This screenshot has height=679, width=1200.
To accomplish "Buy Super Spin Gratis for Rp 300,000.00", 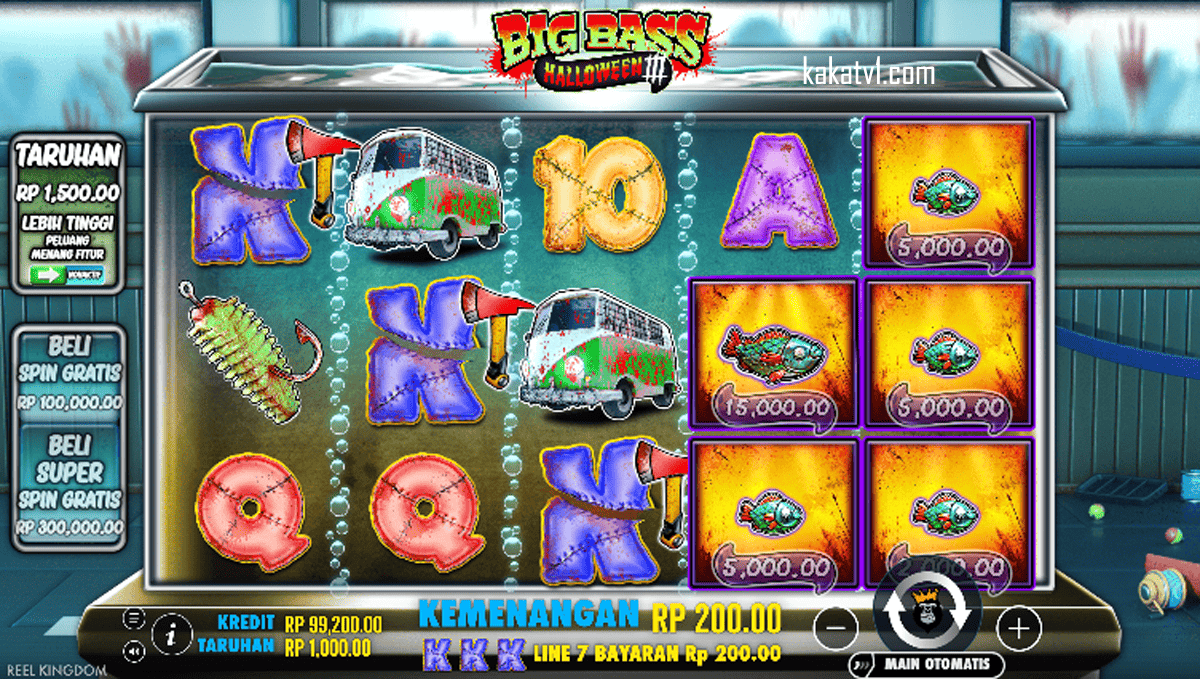I will [69, 485].
